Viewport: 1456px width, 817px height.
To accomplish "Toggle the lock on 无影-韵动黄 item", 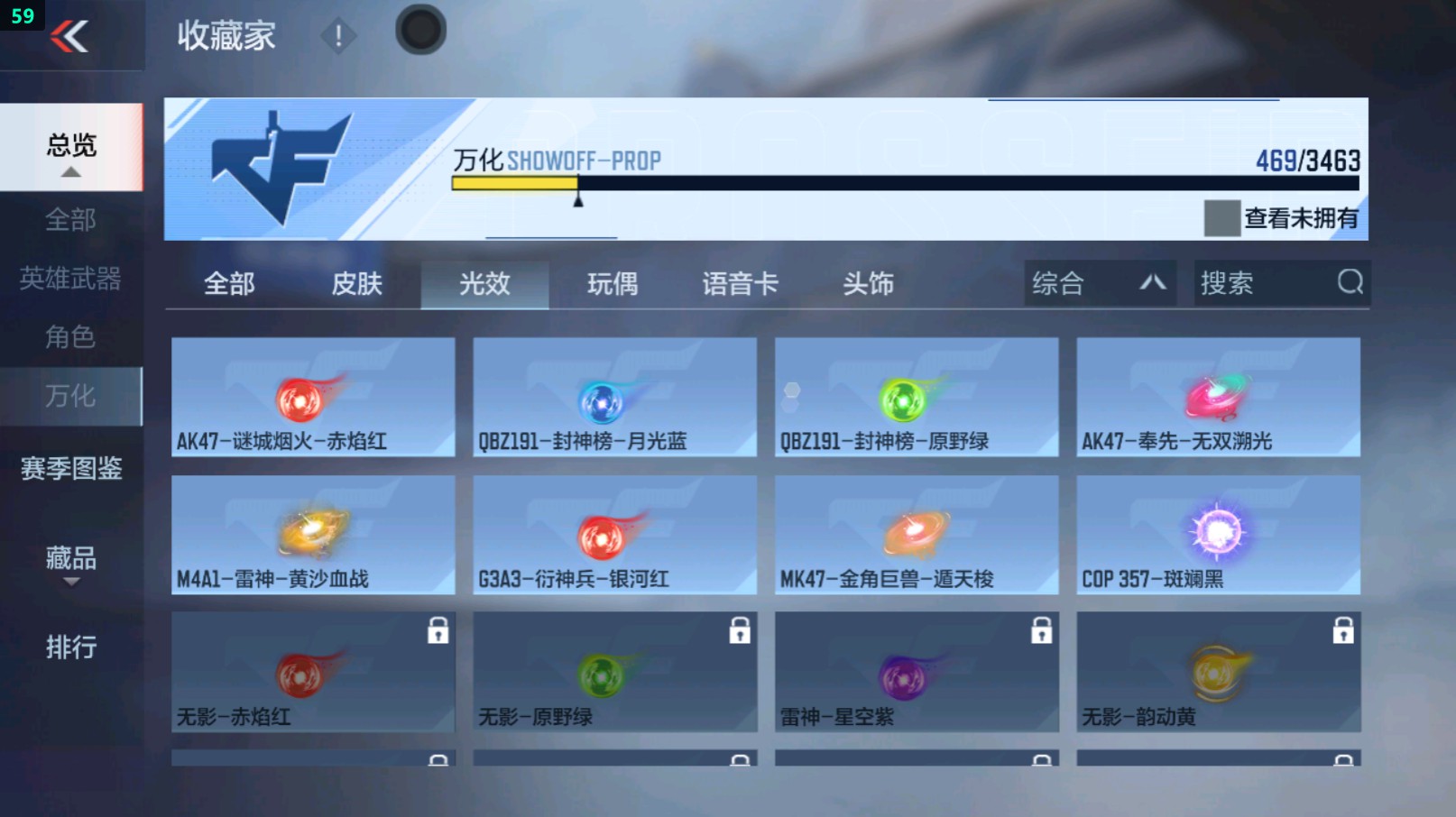I will pyautogui.click(x=1344, y=632).
